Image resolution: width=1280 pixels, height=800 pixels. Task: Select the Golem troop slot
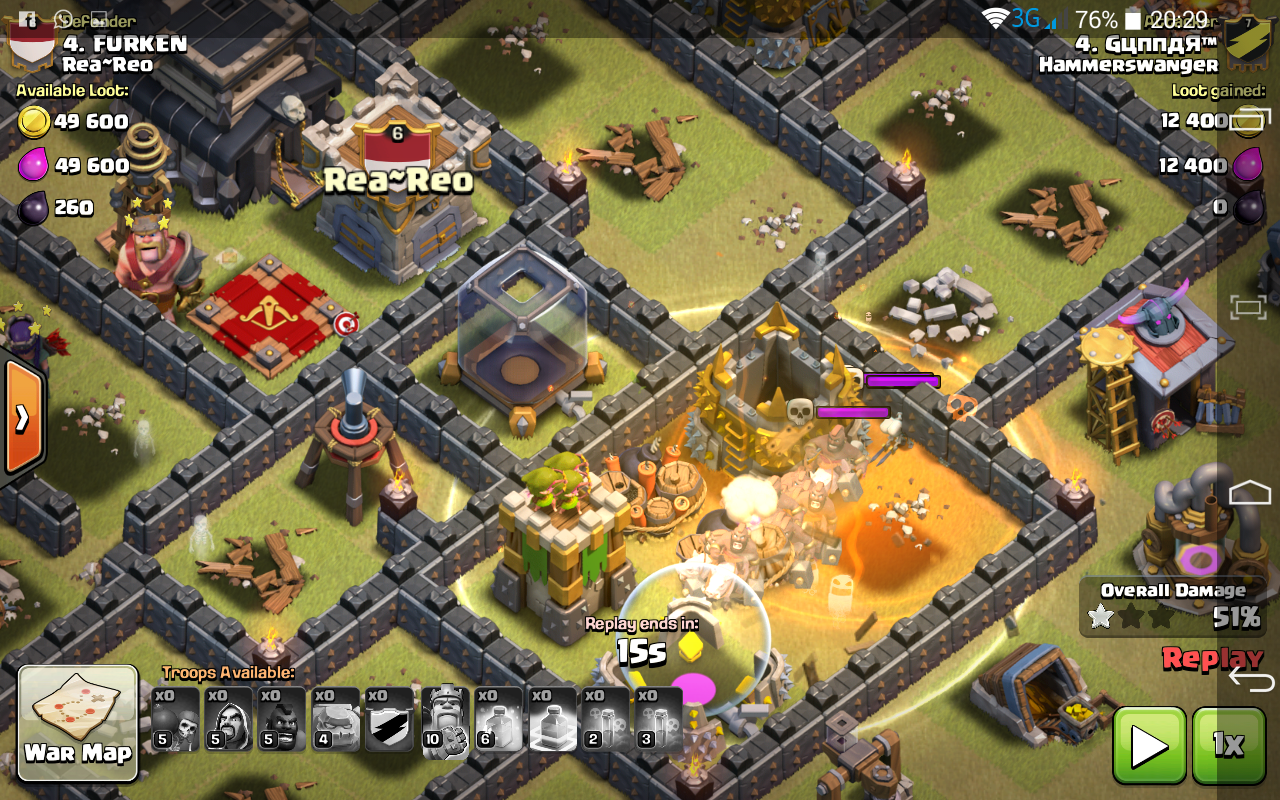point(335,719)
